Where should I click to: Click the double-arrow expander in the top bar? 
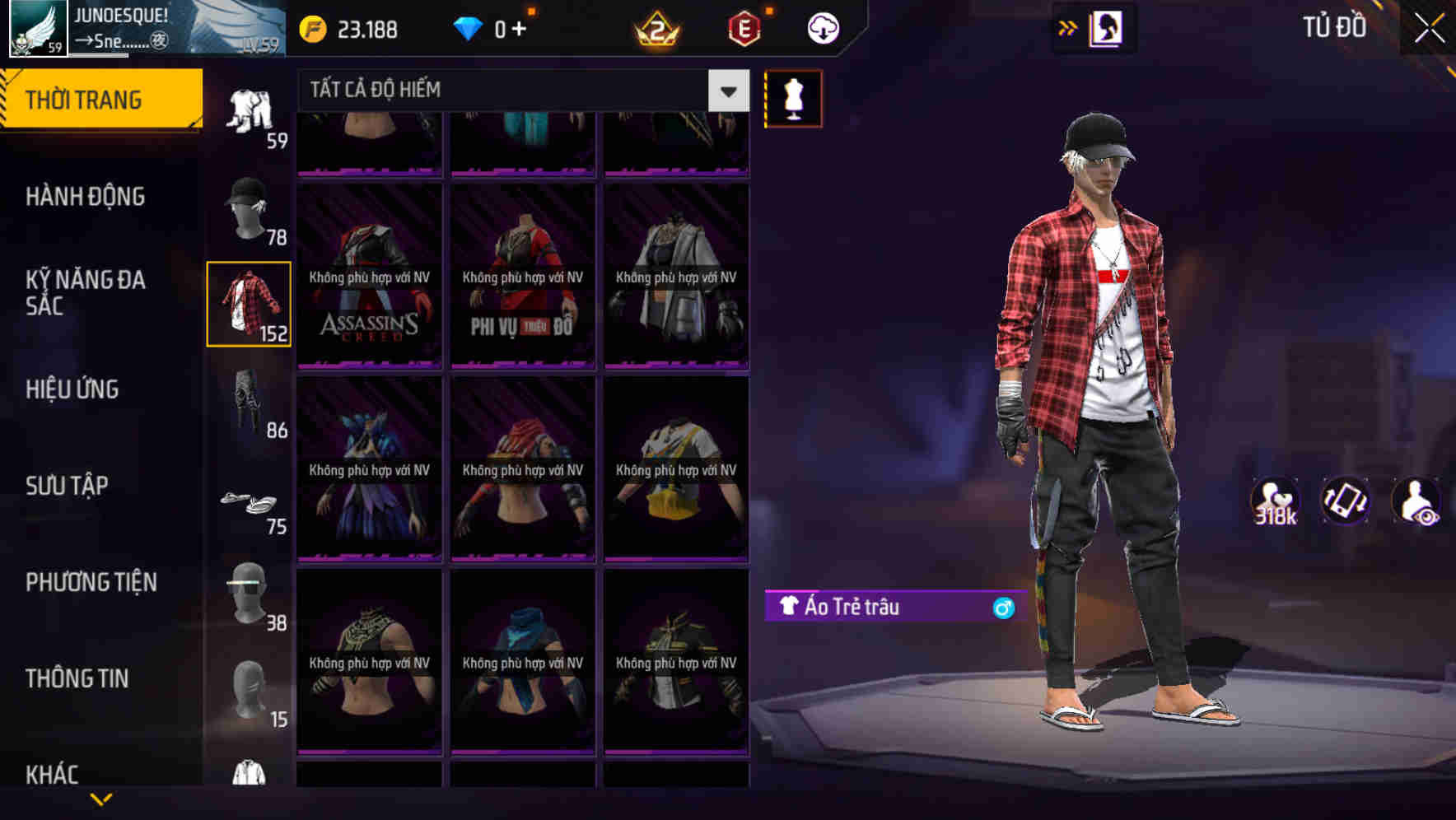point(1068,27)
